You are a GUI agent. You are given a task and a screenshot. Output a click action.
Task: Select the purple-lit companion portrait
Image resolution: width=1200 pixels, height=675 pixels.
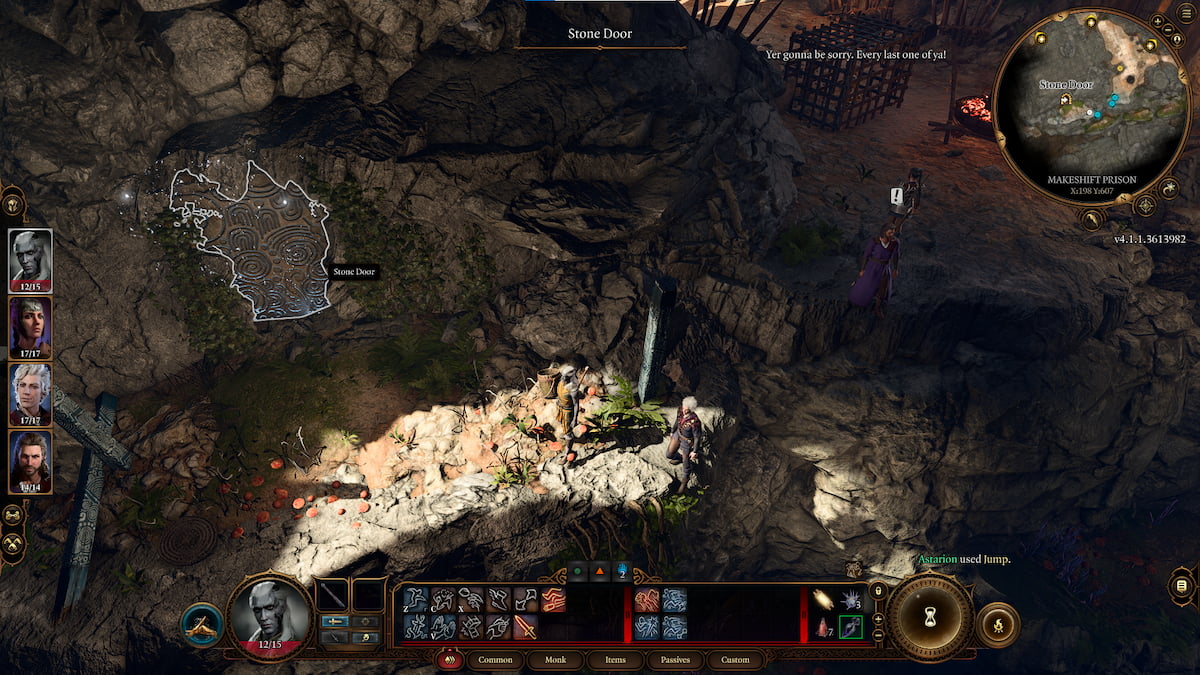(30, 327)
